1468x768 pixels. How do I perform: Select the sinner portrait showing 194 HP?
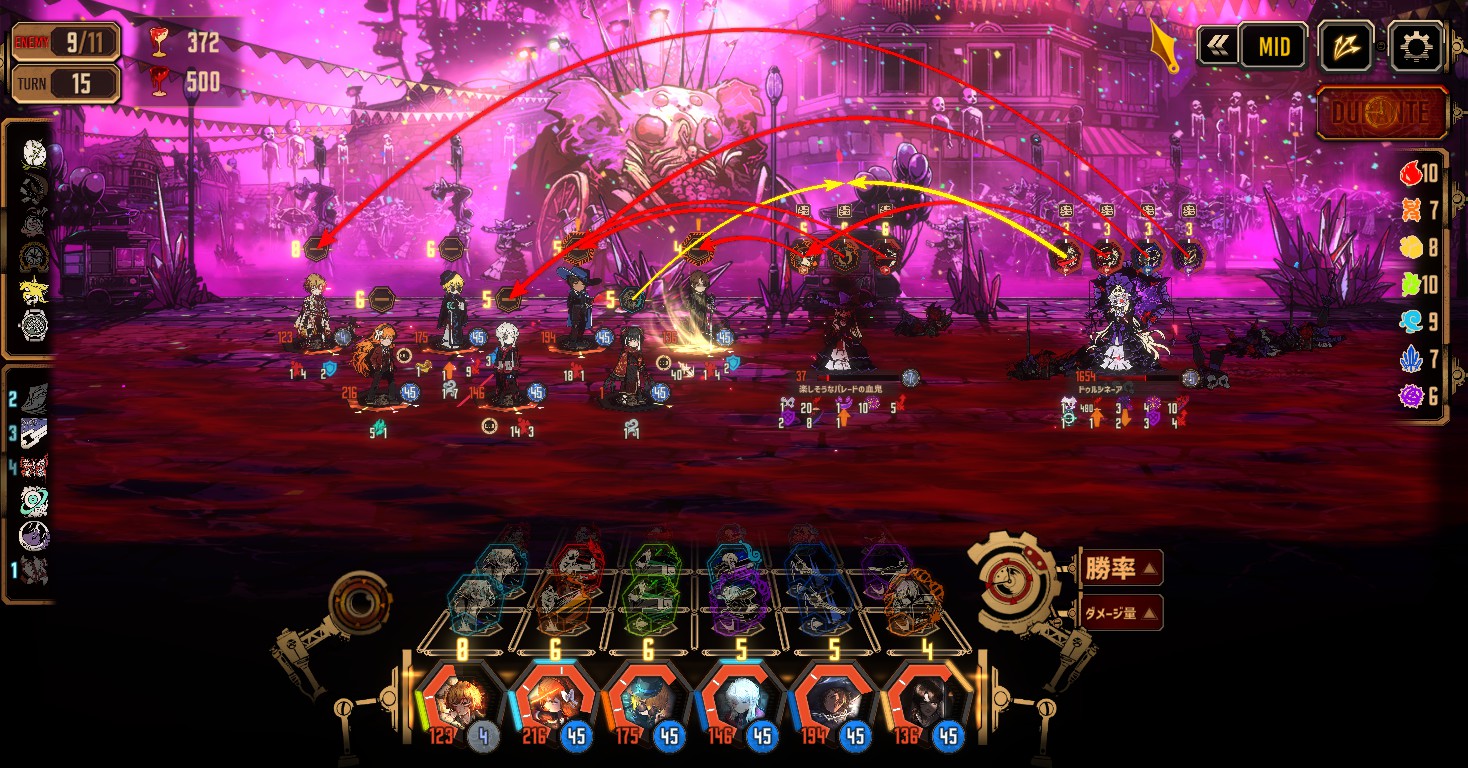point(834,700)
